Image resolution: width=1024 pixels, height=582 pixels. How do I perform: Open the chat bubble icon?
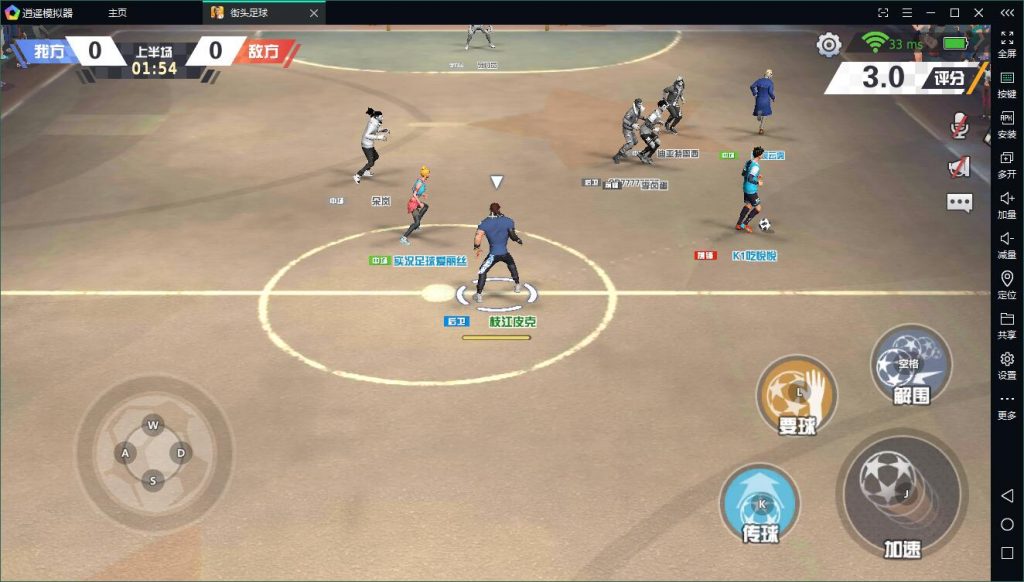click(960, 203)
